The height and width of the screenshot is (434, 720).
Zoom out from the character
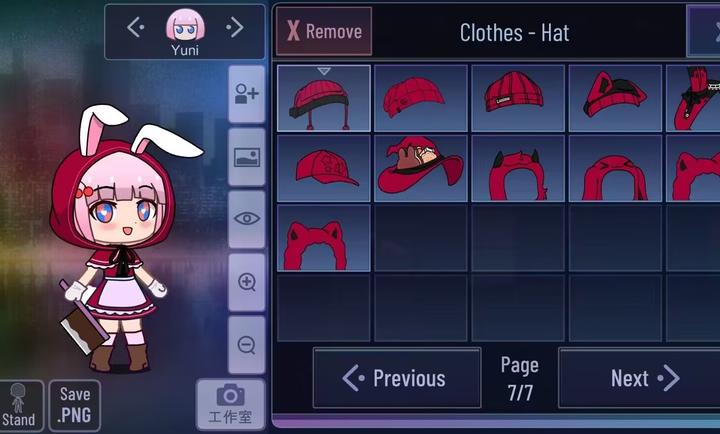[246, 345]
